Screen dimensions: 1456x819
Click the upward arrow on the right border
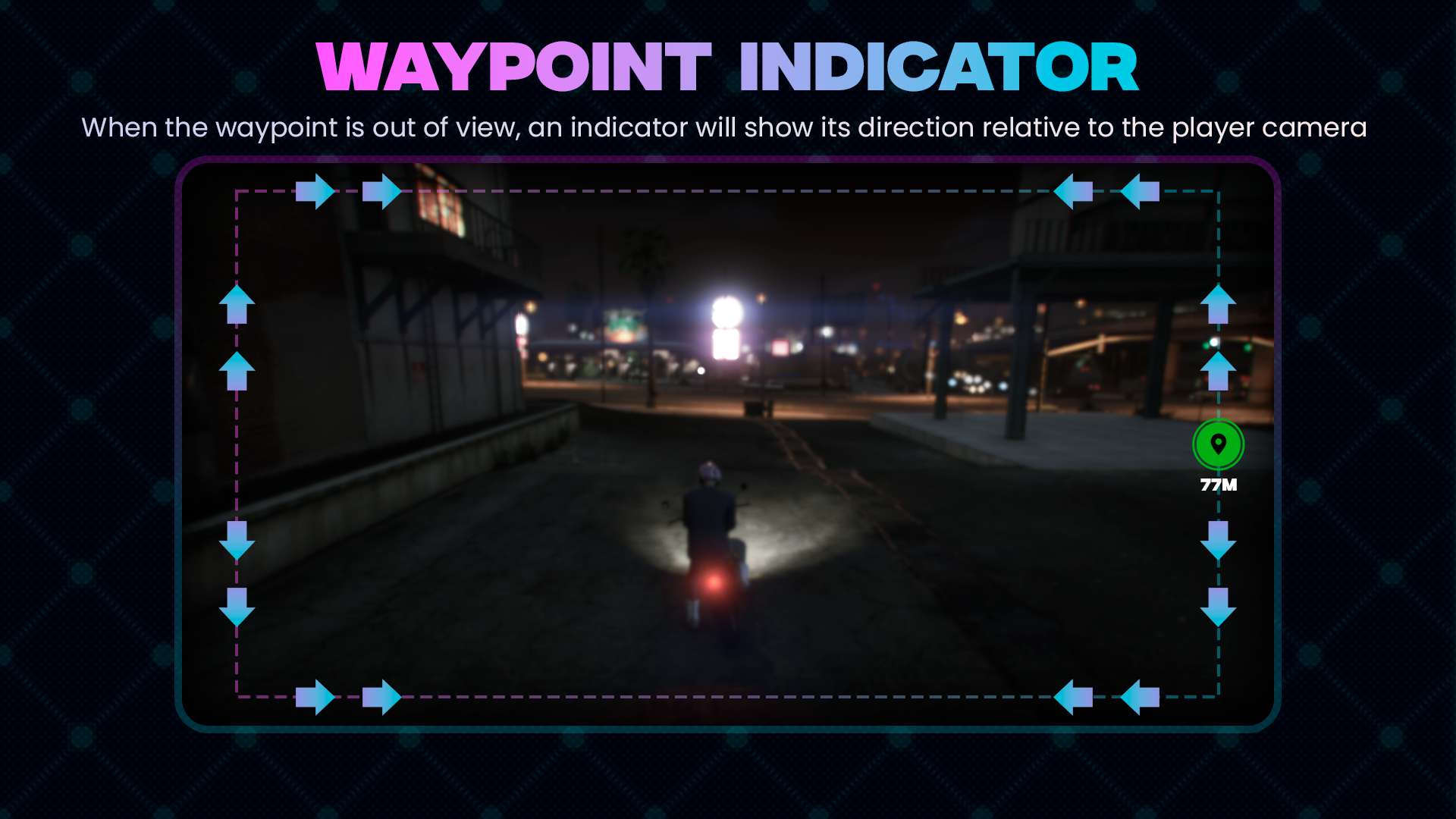click(1219, 303)
